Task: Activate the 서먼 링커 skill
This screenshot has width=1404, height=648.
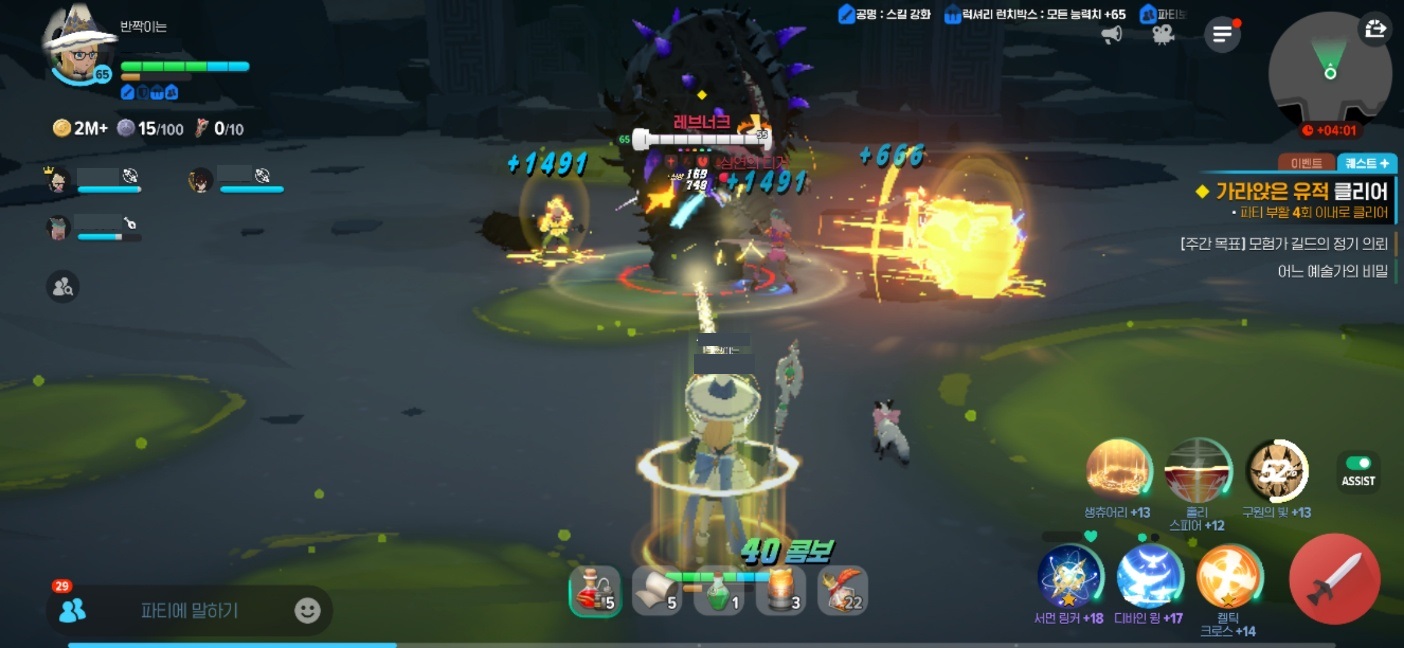Action: (1069, 578)
